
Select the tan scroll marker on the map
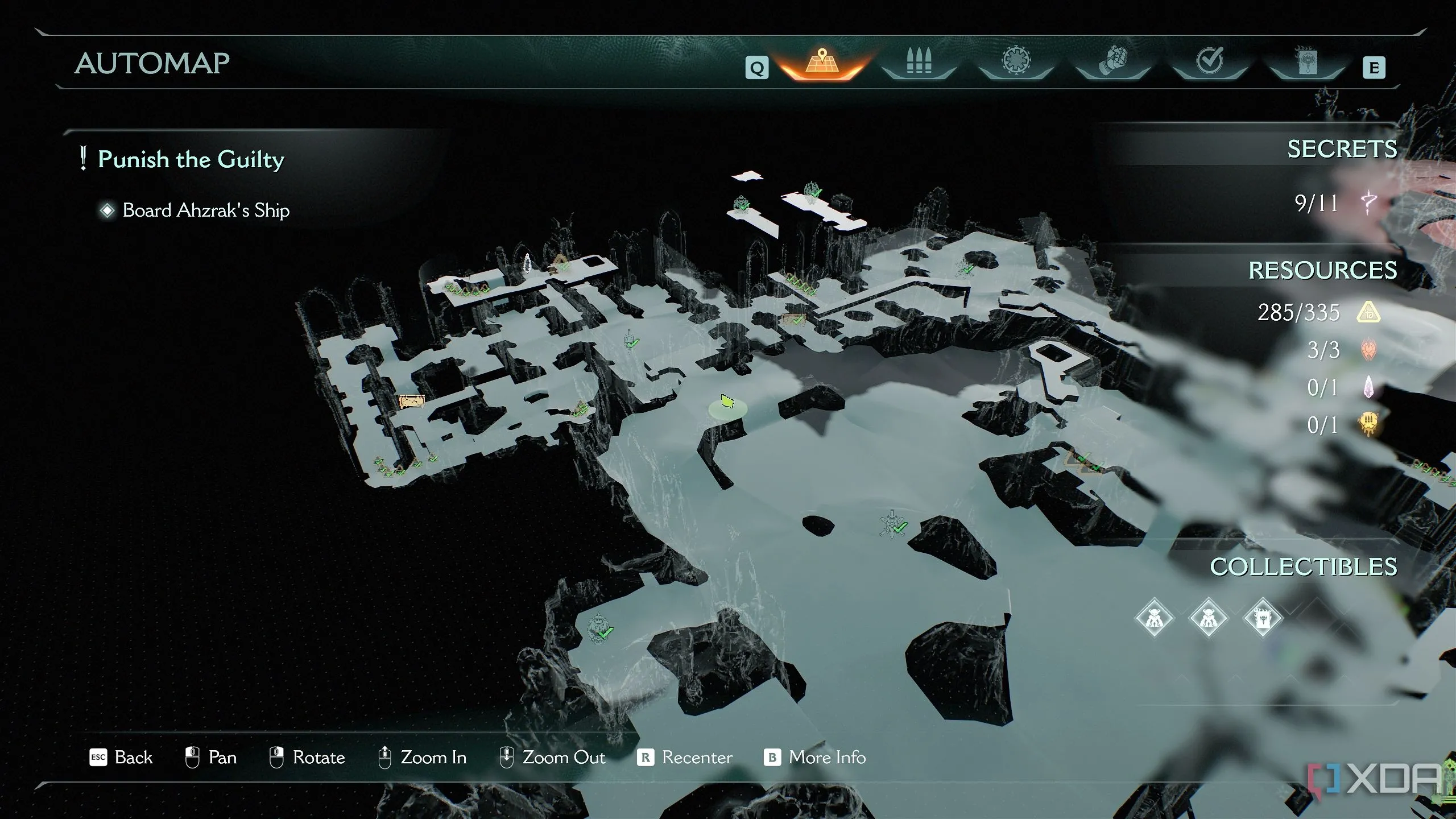coord(412,402)
